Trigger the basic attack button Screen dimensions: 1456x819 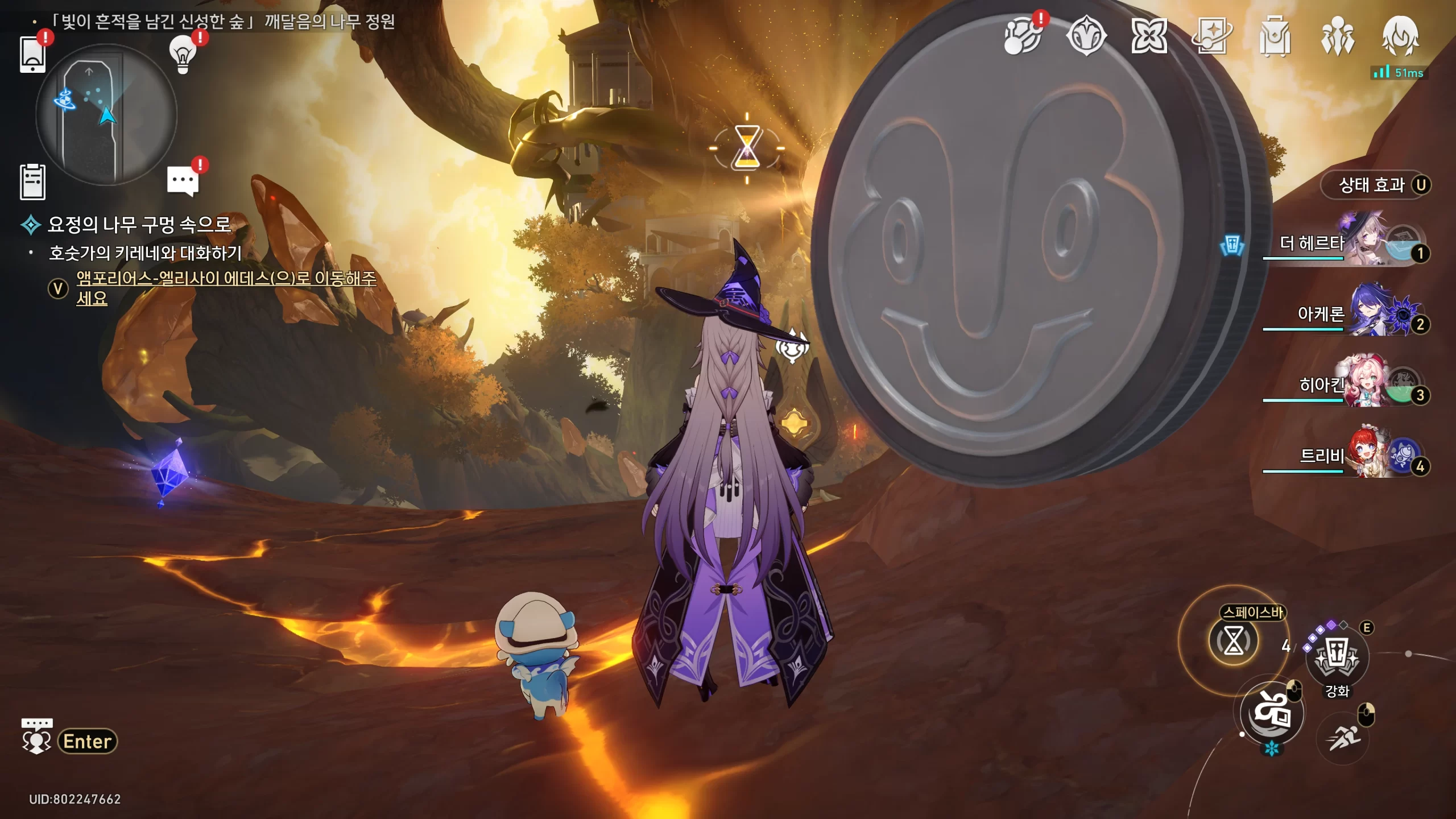1272,712
